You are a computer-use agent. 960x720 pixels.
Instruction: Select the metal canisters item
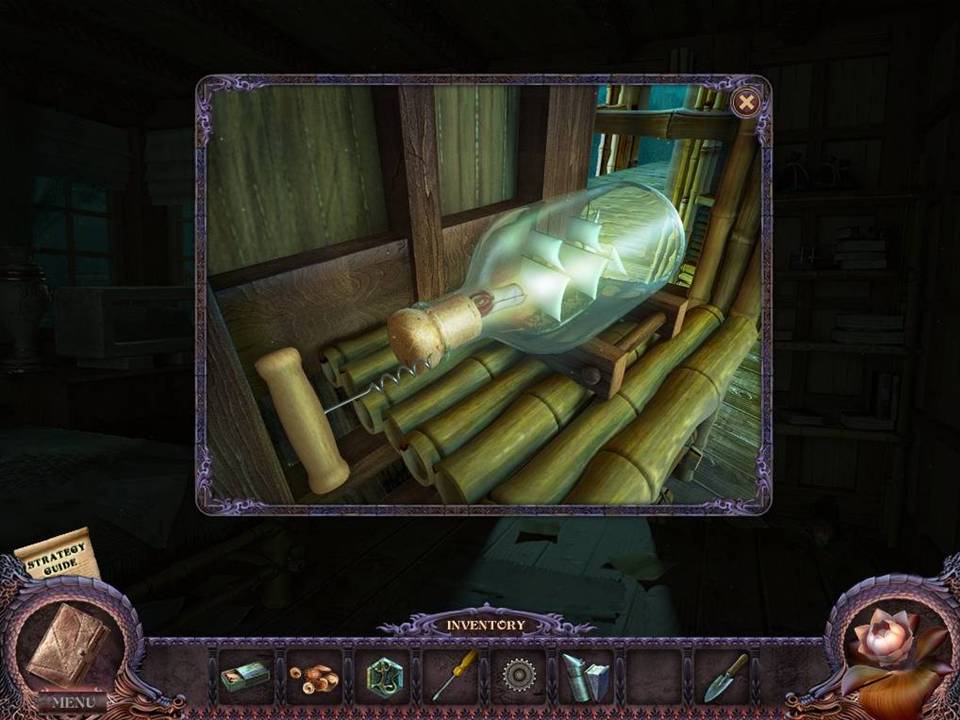coord(585,677)
